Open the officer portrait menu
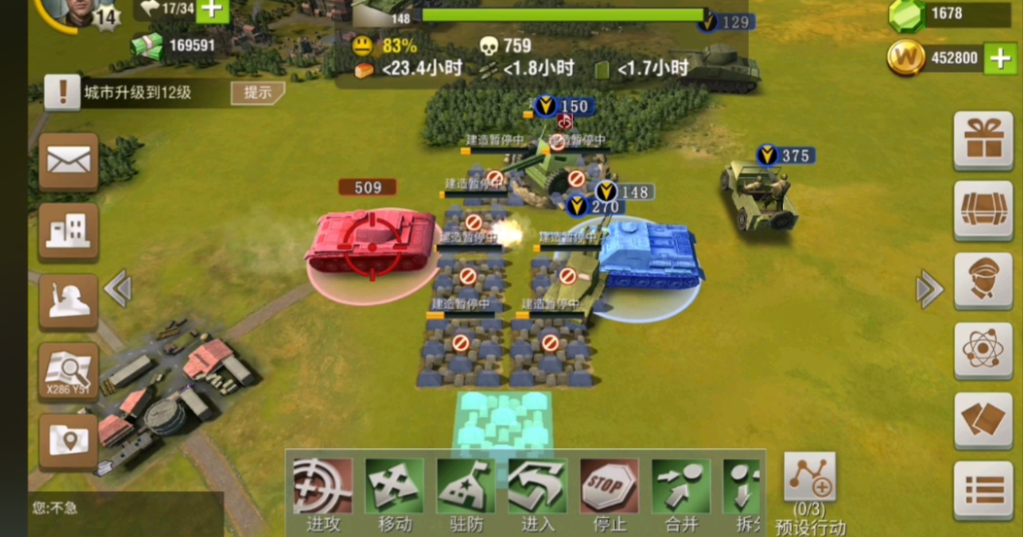The image size is (1023, 537). click(983, 280)
